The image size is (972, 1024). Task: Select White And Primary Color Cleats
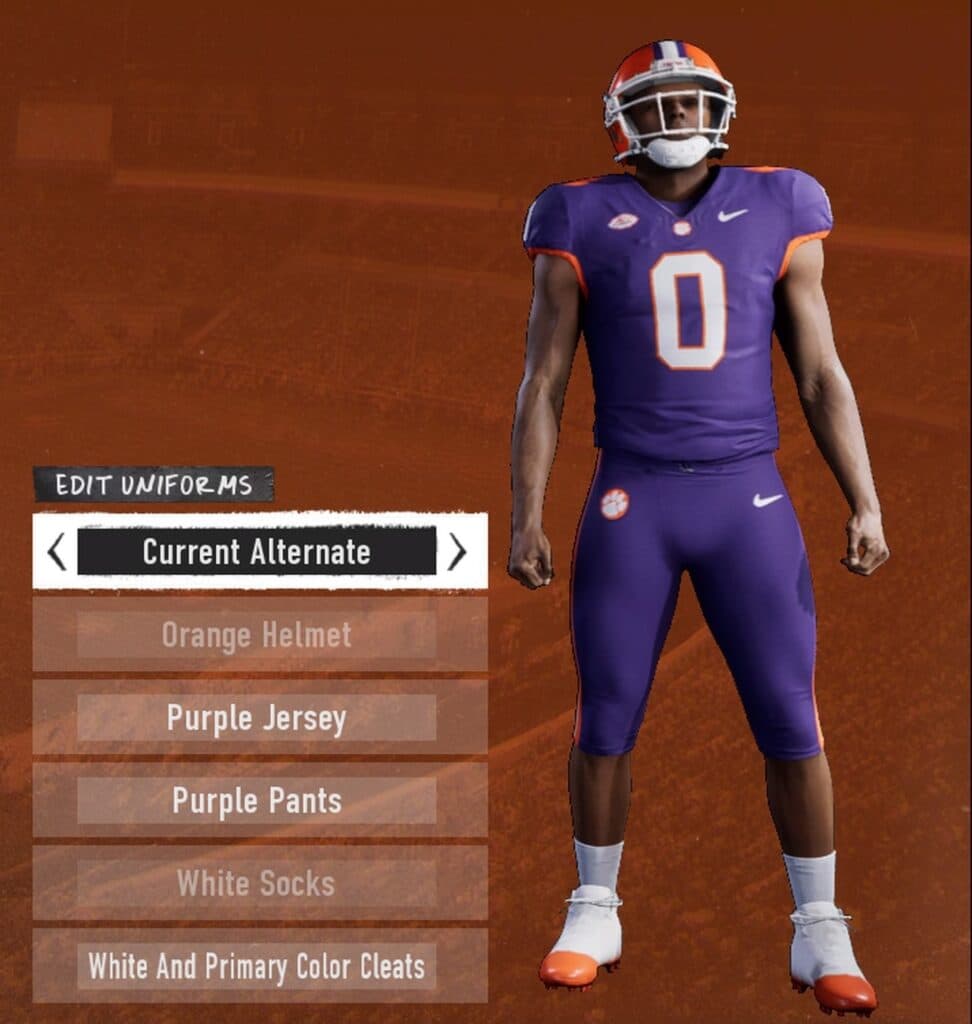pos(257,967)
